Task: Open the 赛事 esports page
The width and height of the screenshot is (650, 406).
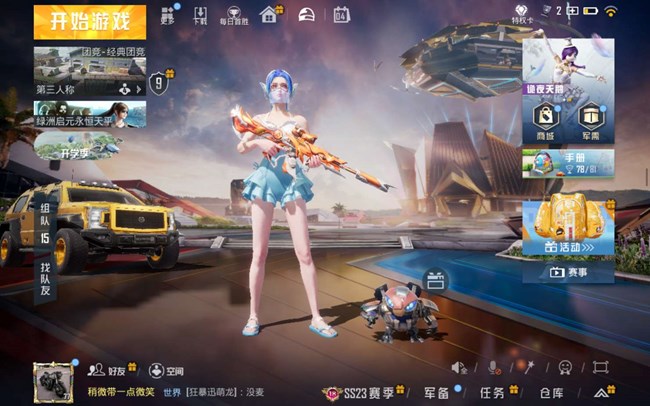Action: click(568, 272)
